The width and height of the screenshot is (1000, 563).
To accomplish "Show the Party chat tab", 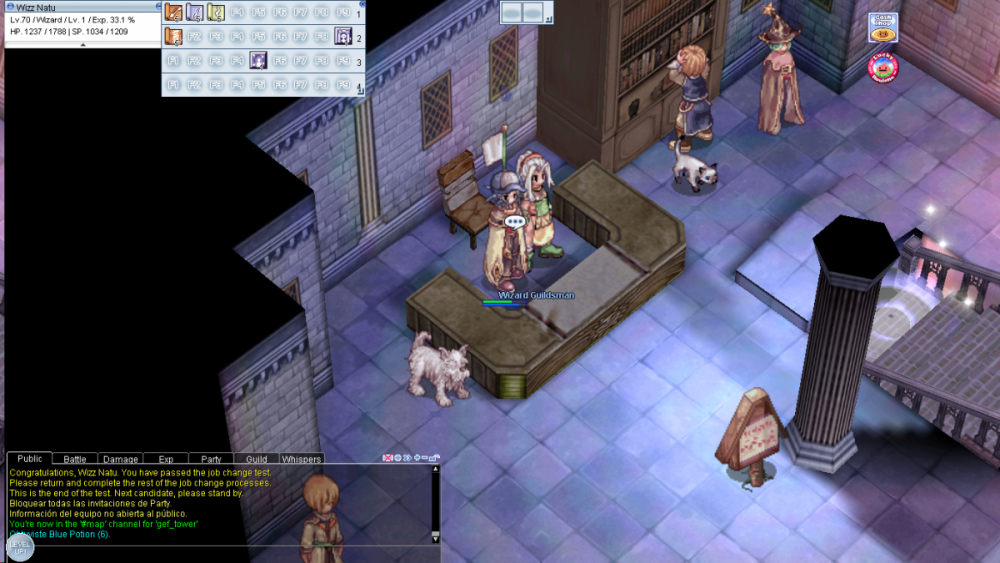I will click(x=211, y=460).
